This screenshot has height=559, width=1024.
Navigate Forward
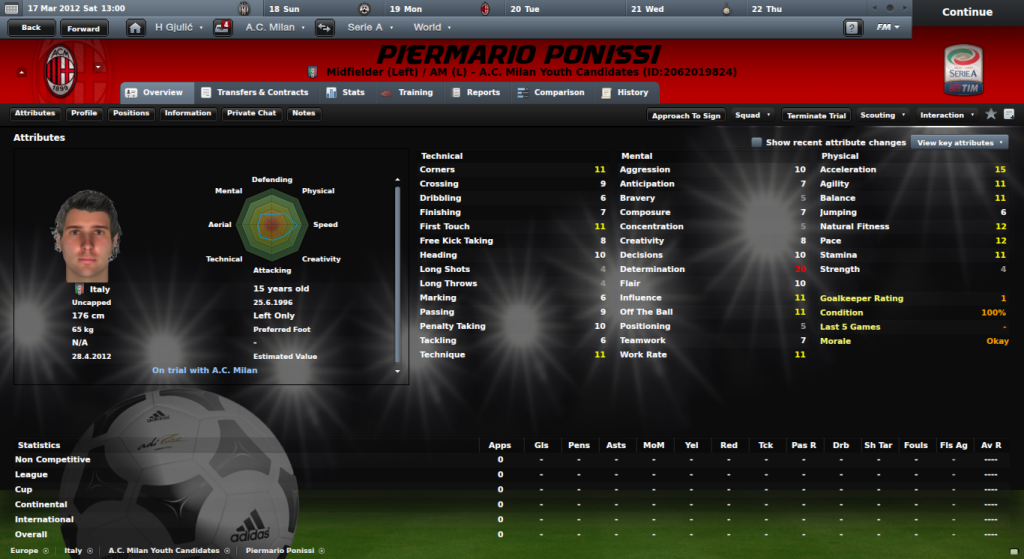[84, 28]
